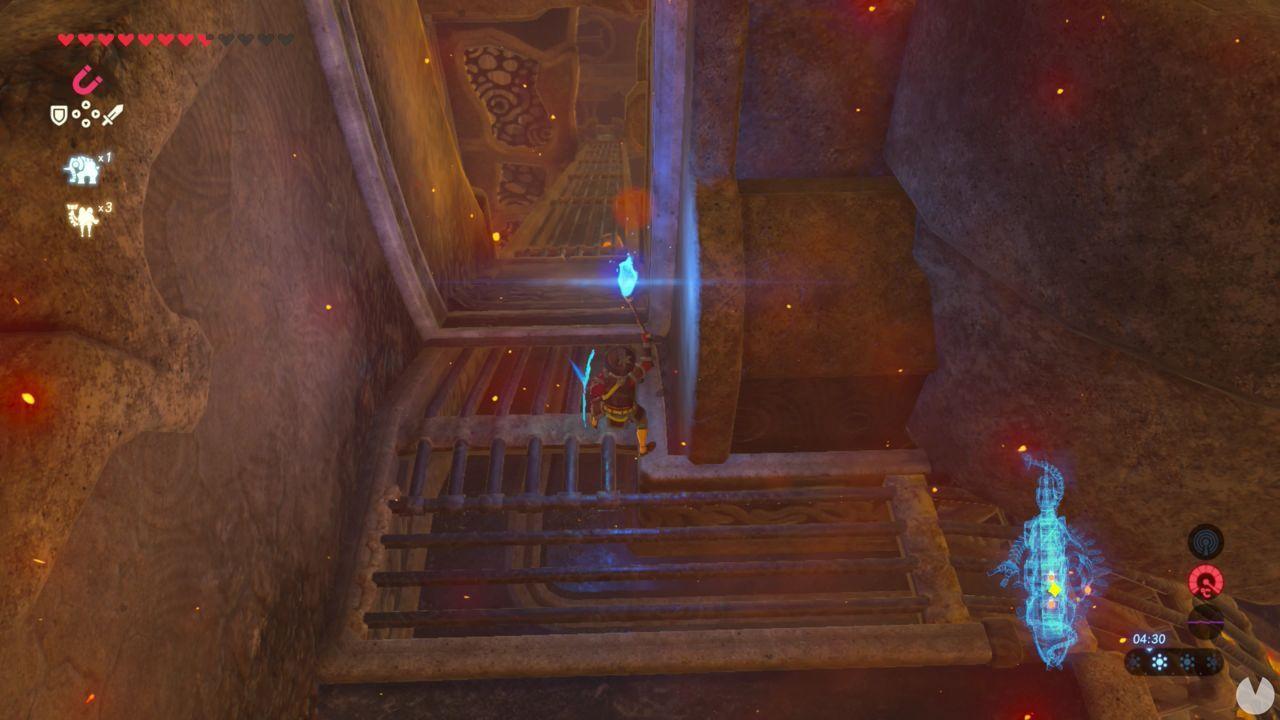Toggle the noise meter waveform indicator
The height and width of the screenshot is (720, 1280).
tap(1206, 623)
